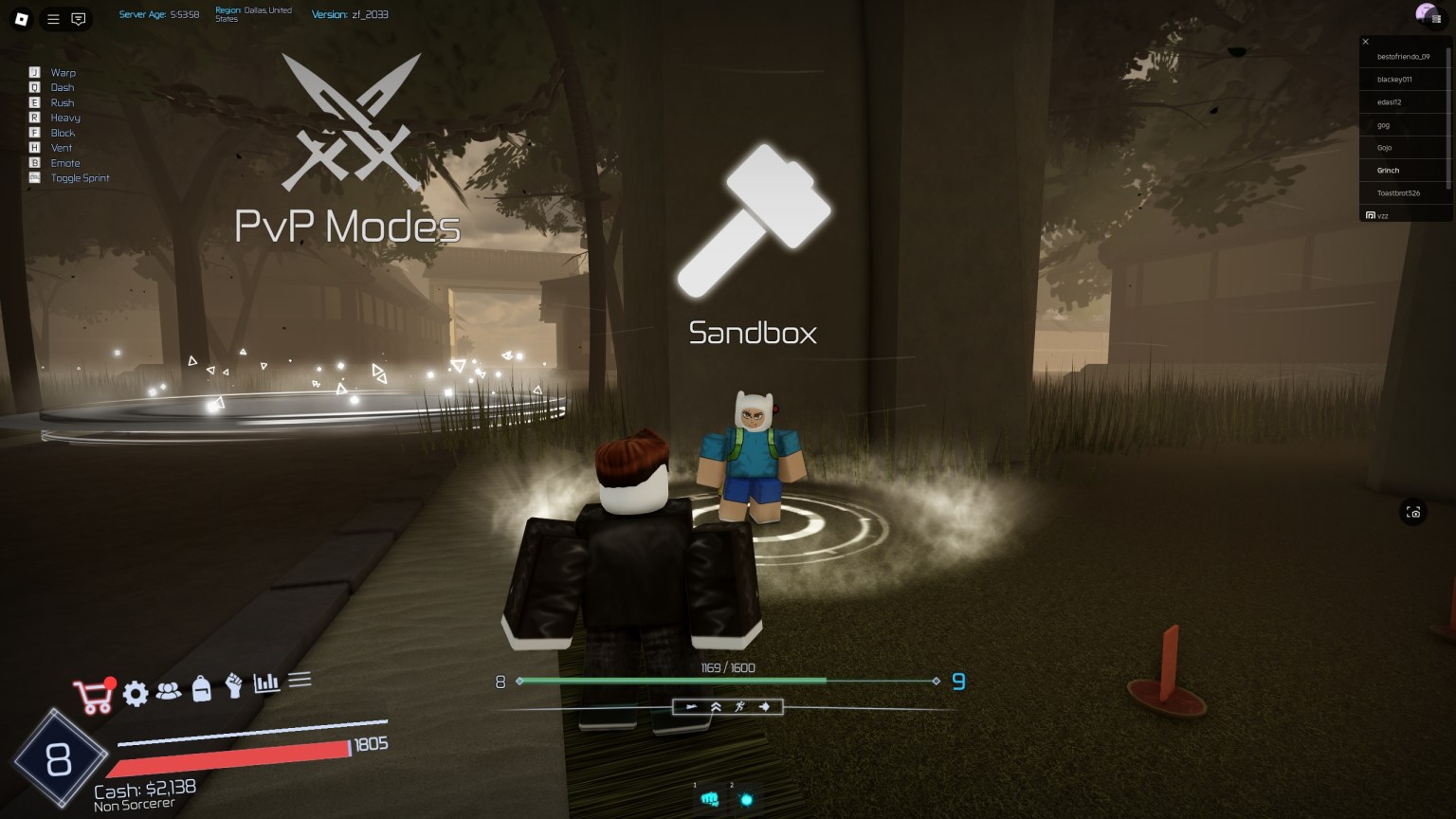Select Warp from the PvP moves menu
The image size is (1456, 819).
[63, 72]
